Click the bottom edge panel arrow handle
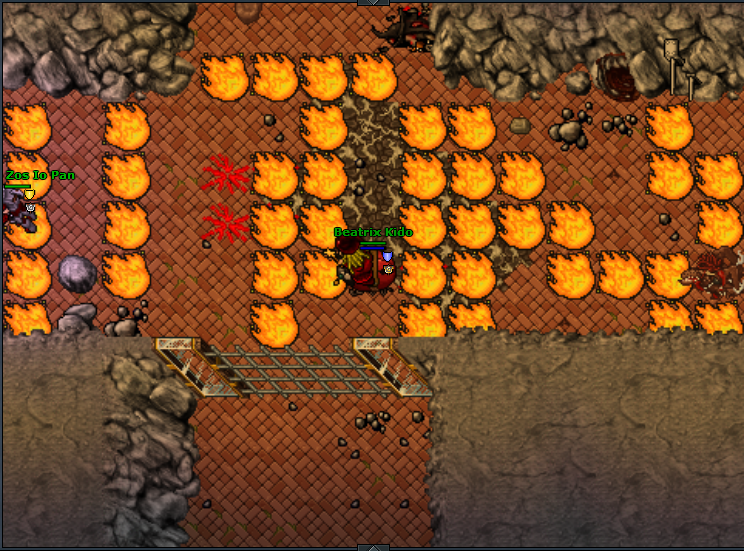 pyautogui.click(x=372, y=547)
